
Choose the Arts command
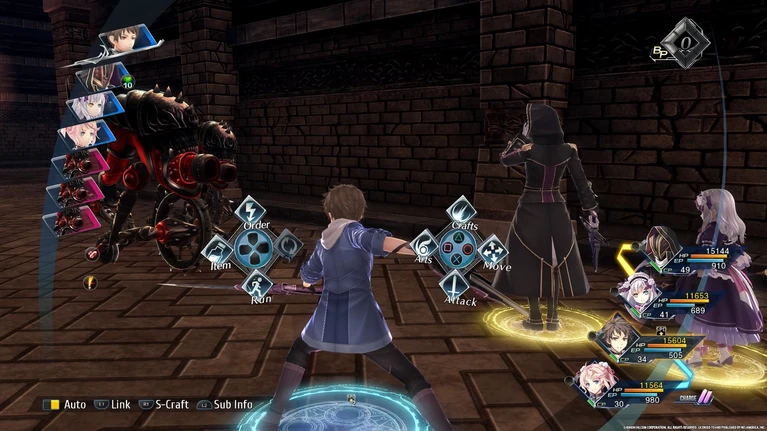click(x=426, y=246)
